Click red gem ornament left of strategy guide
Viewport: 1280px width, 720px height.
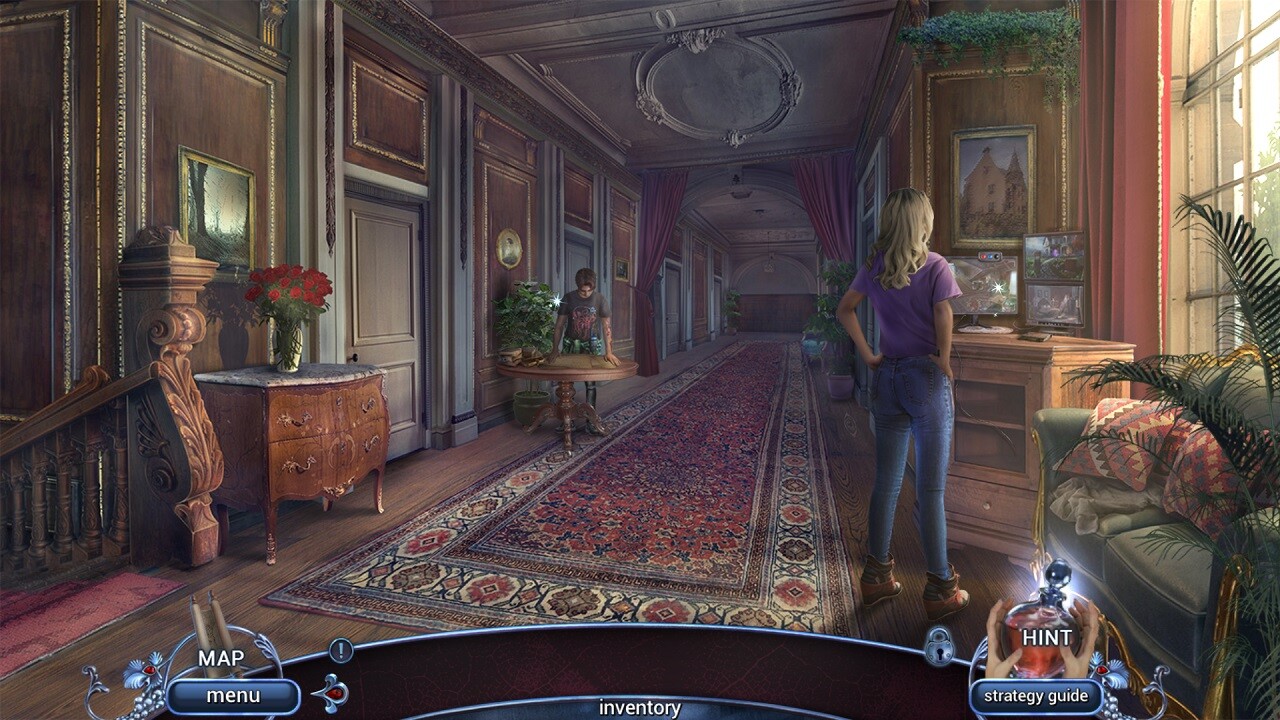(1103, 670)
